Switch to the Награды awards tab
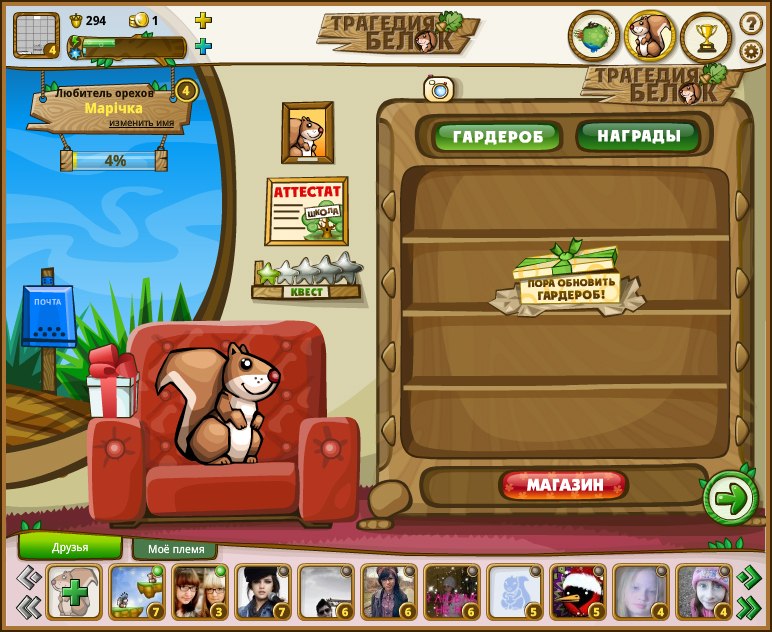772x632 pixels. click(637, 135)
